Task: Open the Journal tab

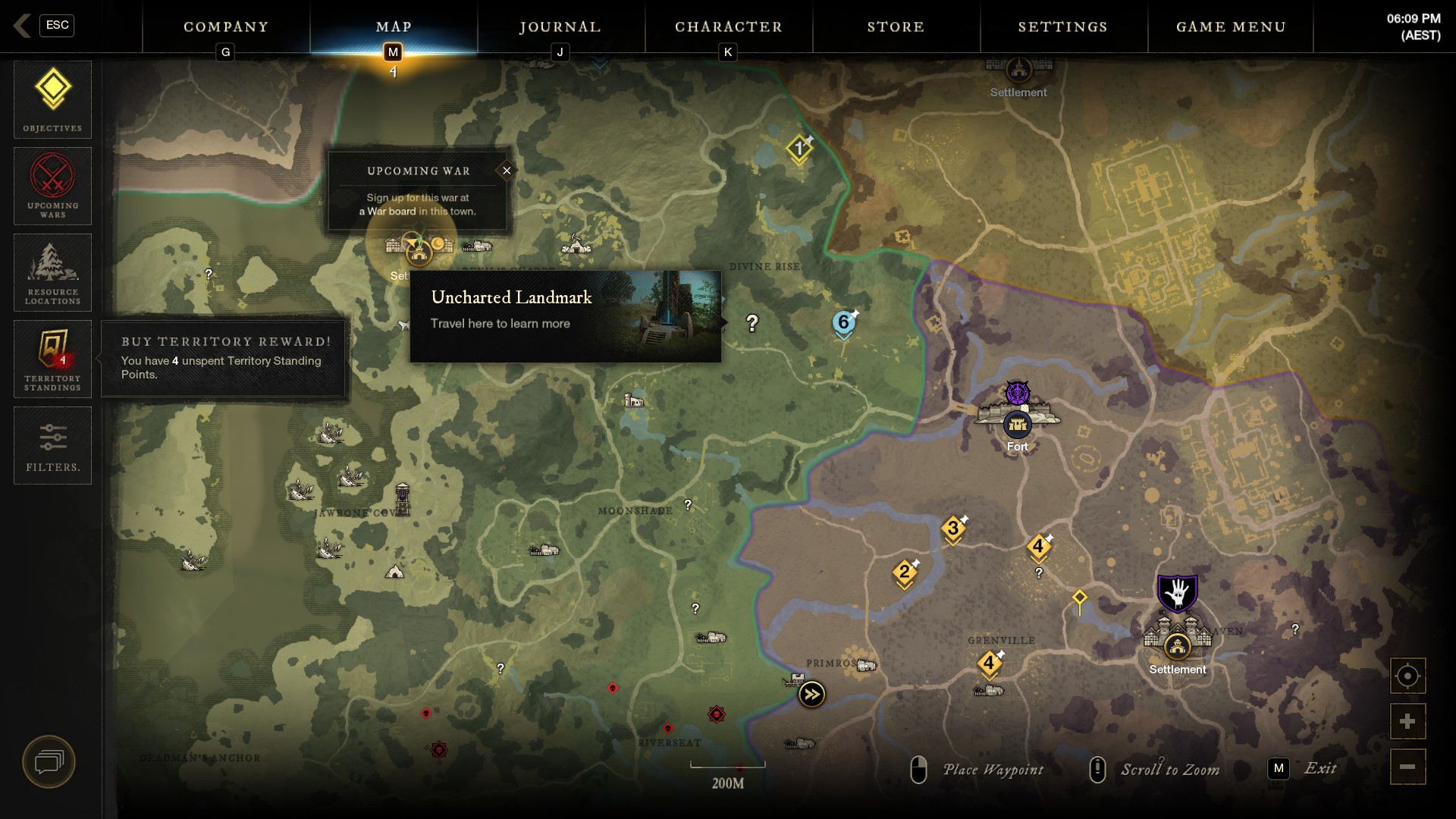Action: (x=560, y=27)
